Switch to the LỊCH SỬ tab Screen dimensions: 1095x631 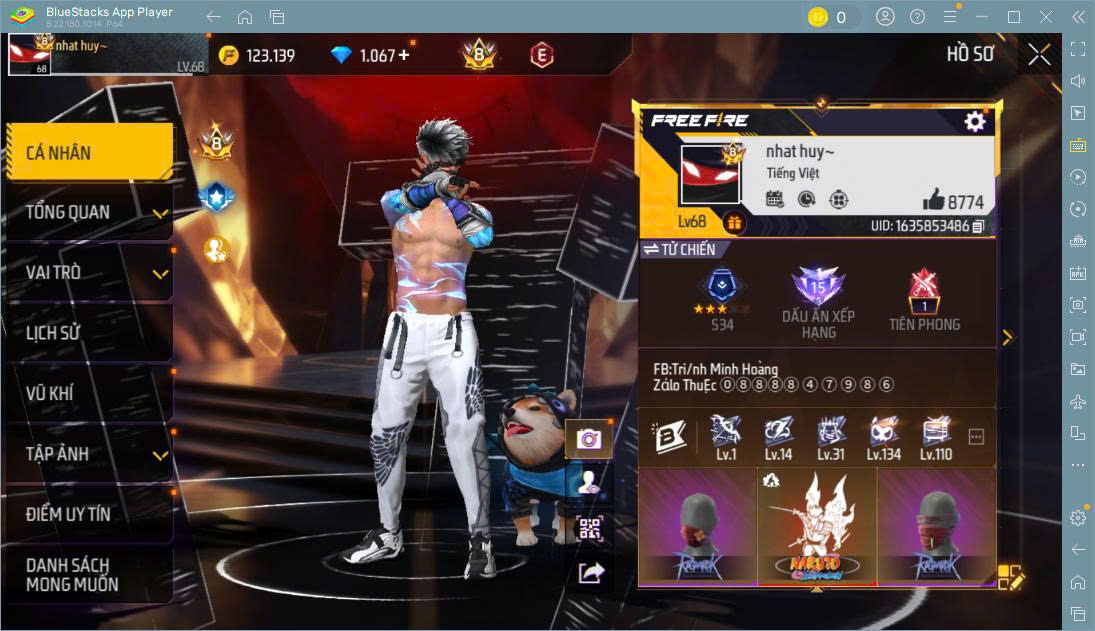click(88, 333)
